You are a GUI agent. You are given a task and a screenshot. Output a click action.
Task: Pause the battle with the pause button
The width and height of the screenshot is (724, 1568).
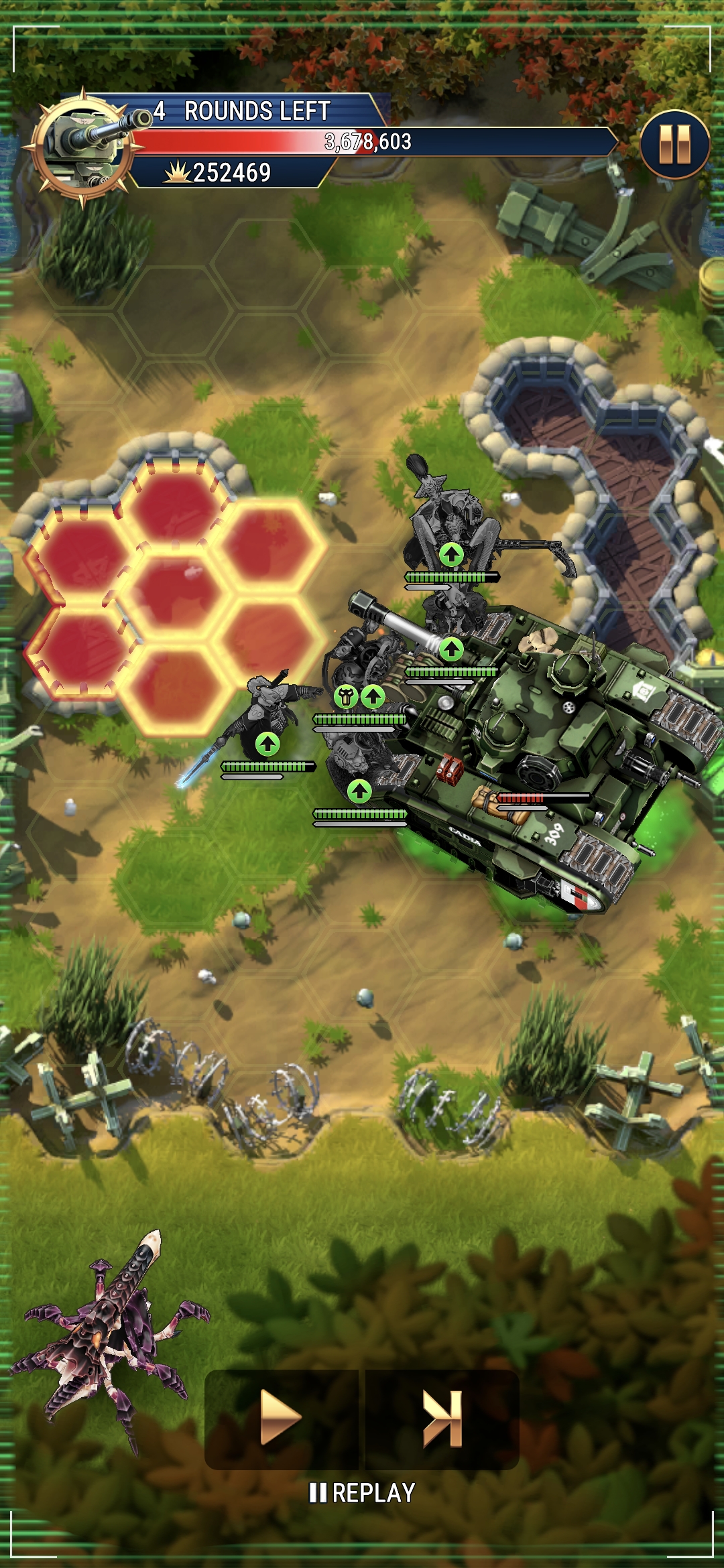[x=674, y=144]
